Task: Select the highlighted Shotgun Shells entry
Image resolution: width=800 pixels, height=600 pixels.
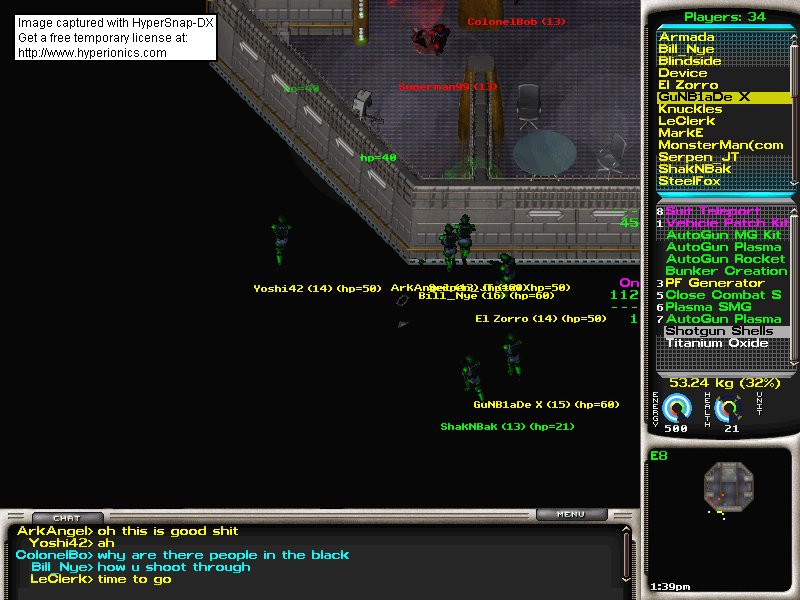Action: 718,331
